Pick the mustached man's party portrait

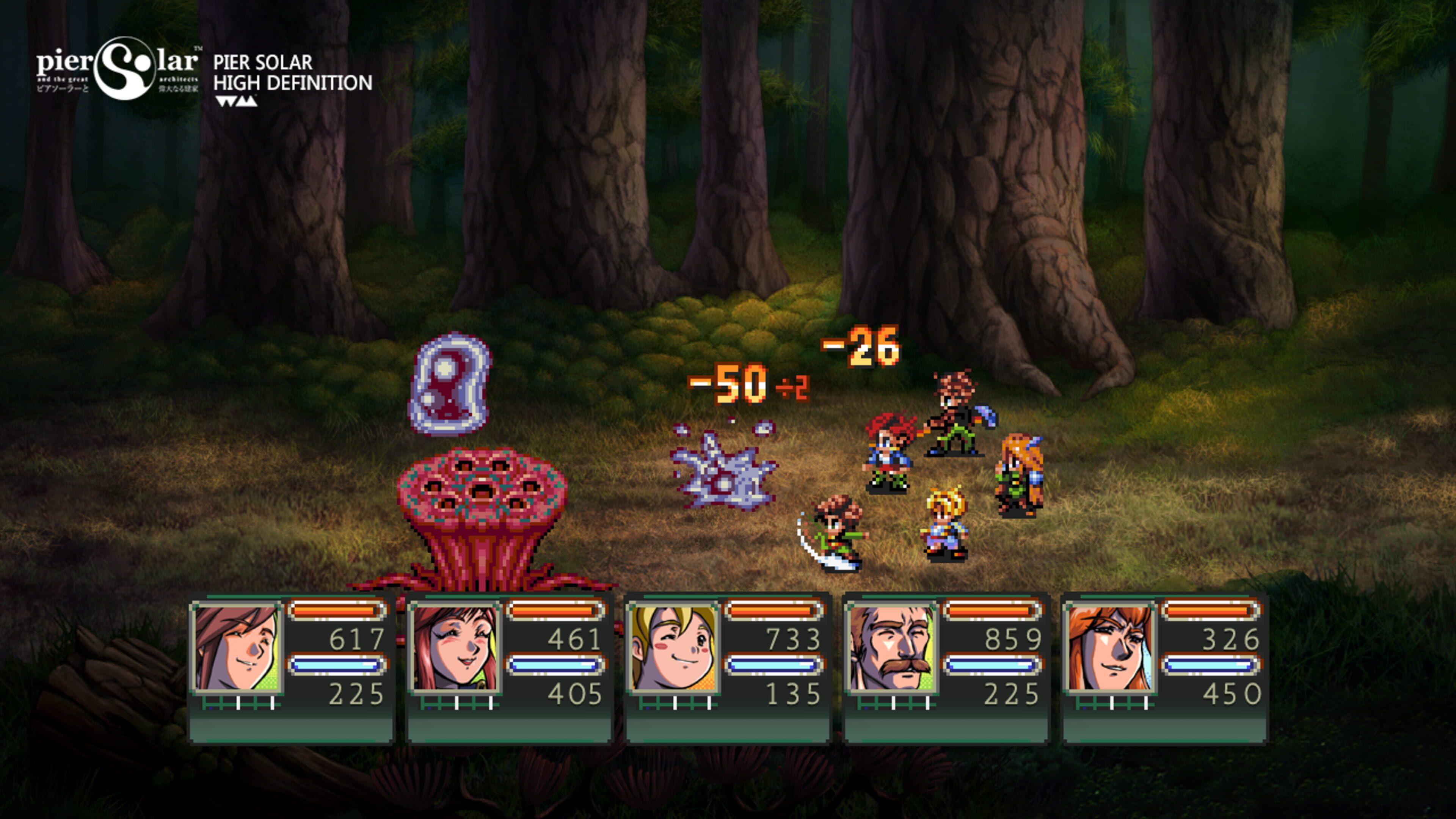[892, 647]
